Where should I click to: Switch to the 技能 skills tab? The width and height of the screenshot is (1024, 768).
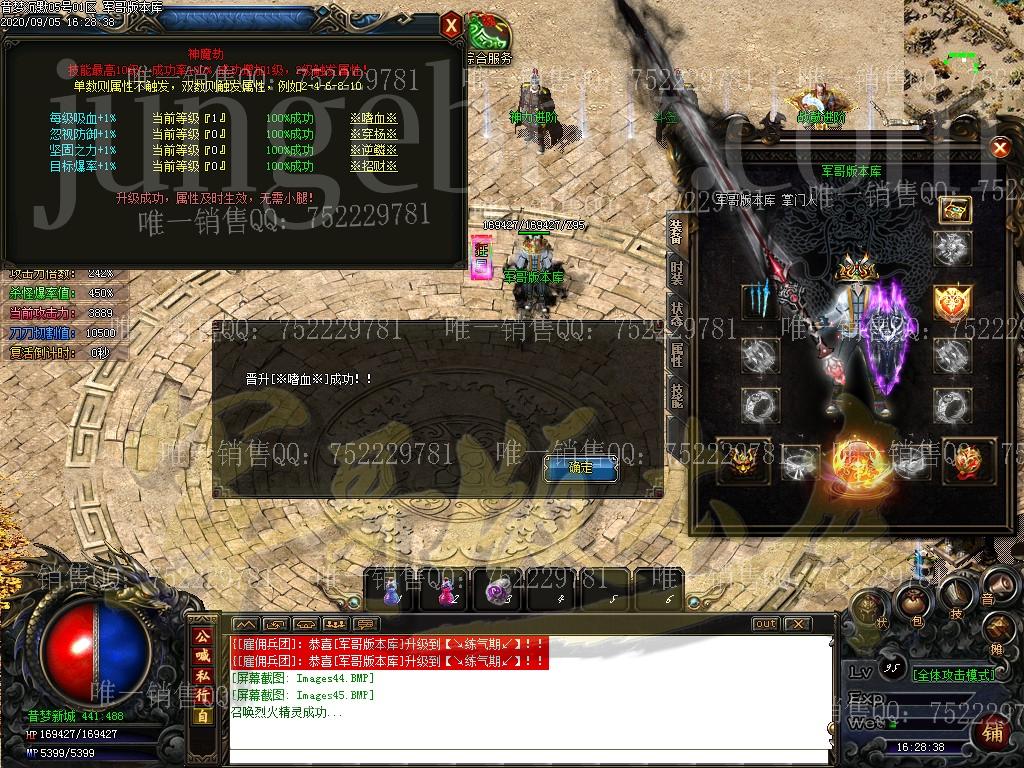coord(677,394)
